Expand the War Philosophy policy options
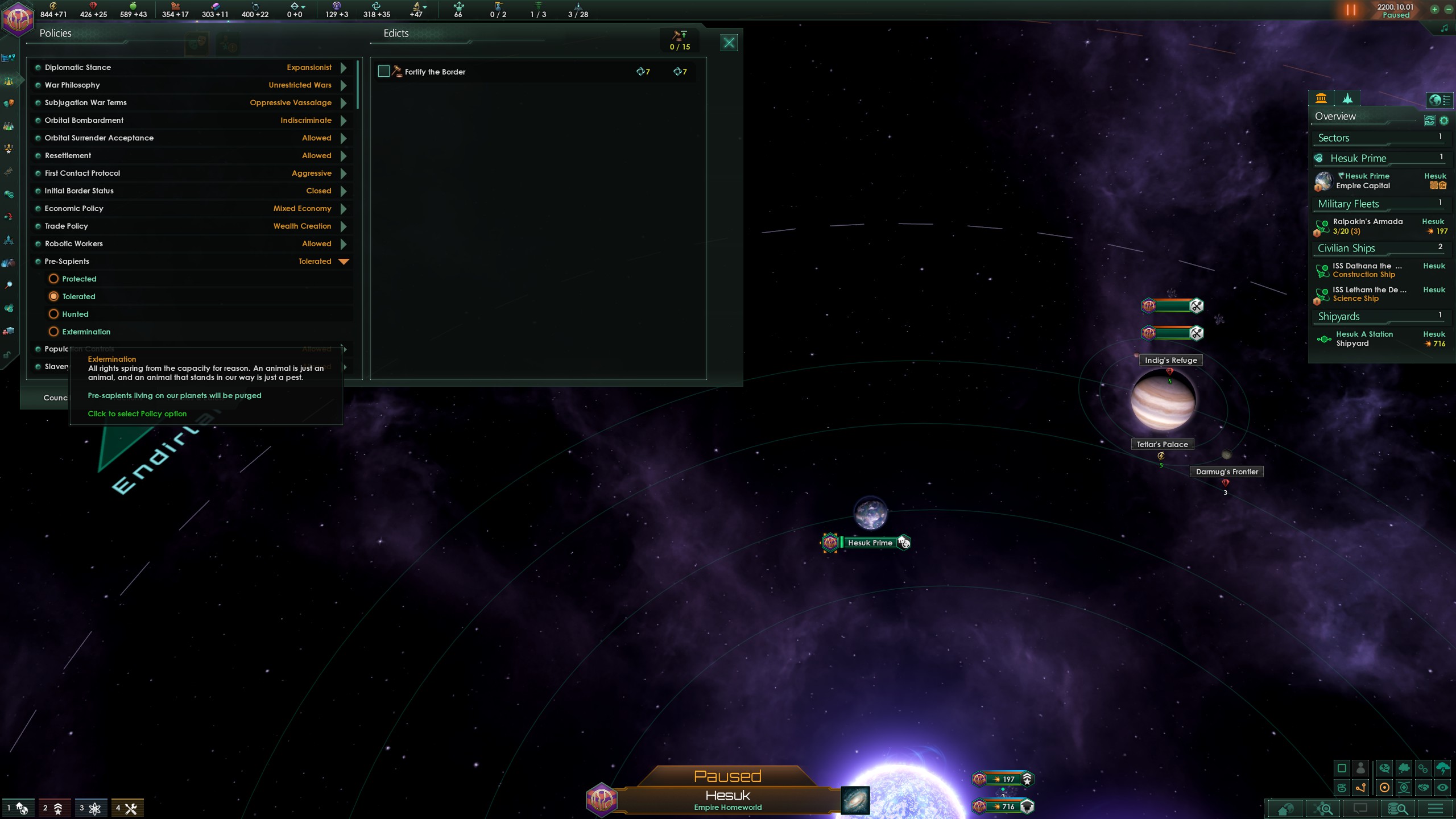 tap(344, 85)
